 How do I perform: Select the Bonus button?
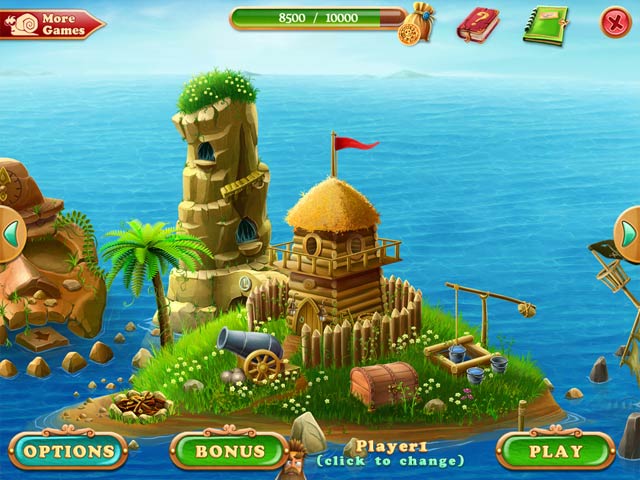click(x=229, y=451)
